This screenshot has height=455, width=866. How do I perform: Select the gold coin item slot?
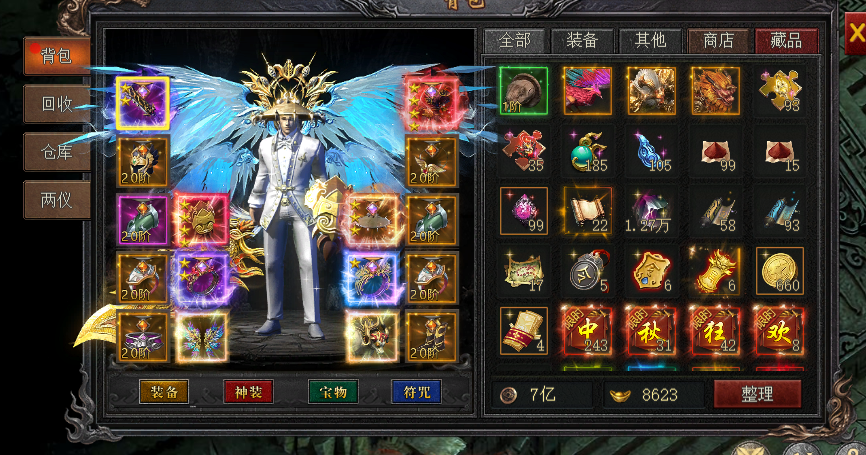coord(780,271)
